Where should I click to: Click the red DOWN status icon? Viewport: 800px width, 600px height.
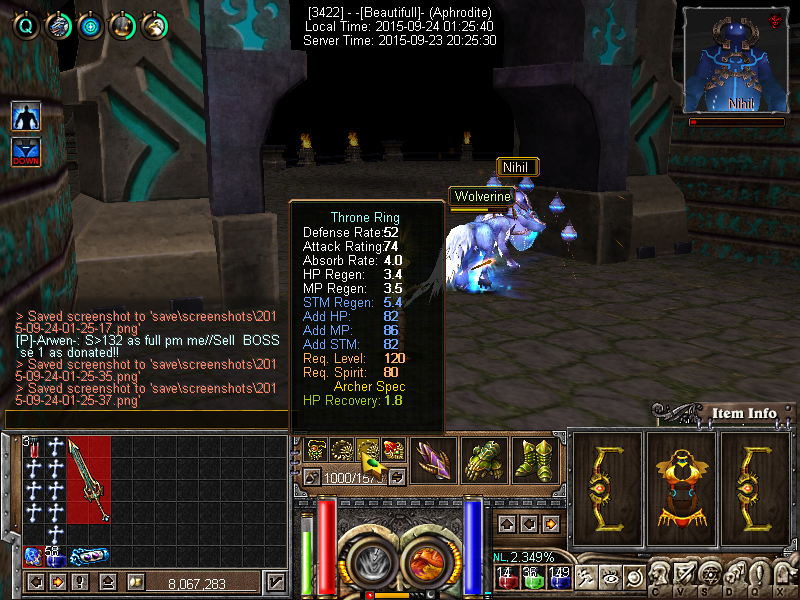click(25, 153)
